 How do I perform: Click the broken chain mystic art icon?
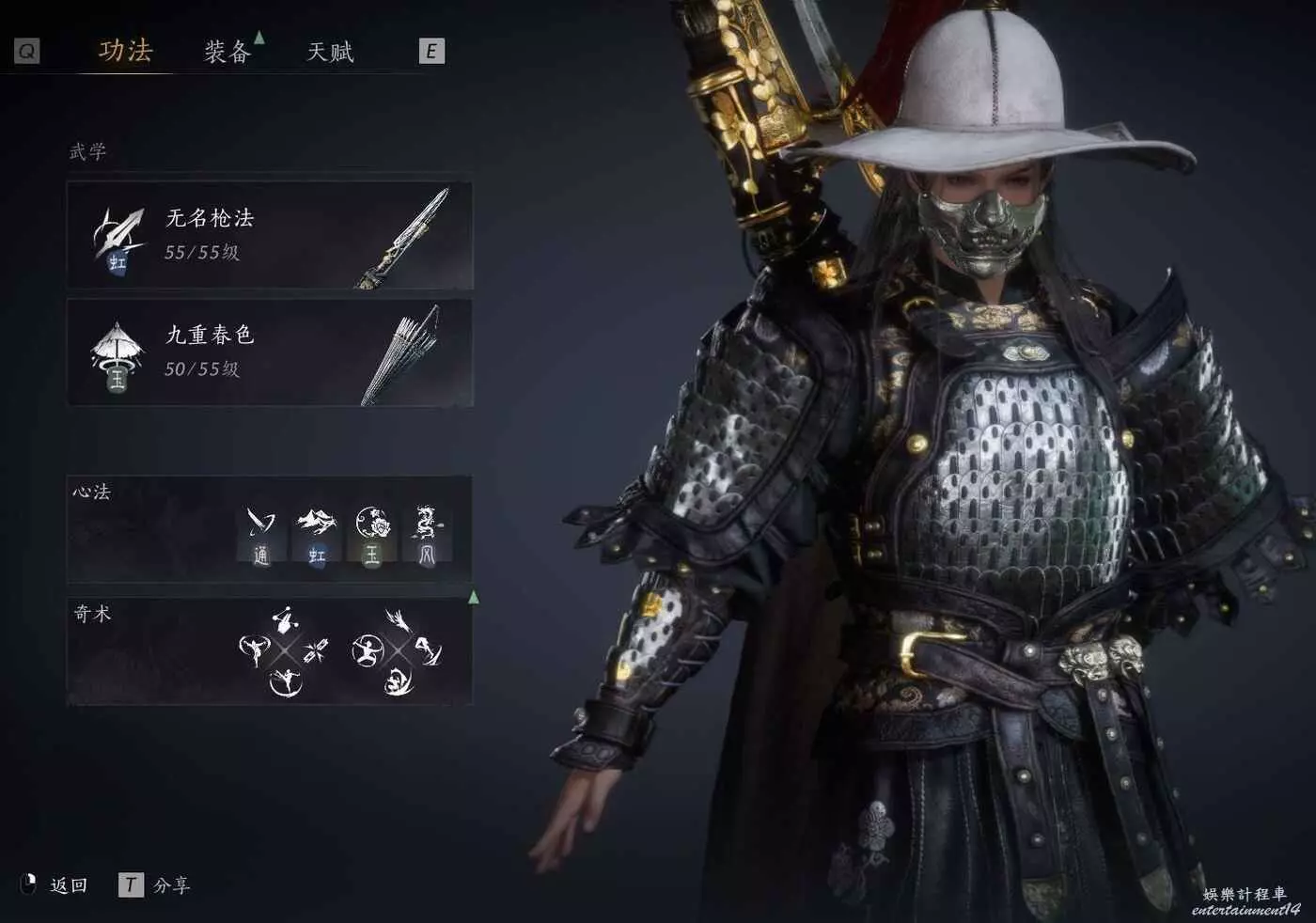tap(317, 649)
